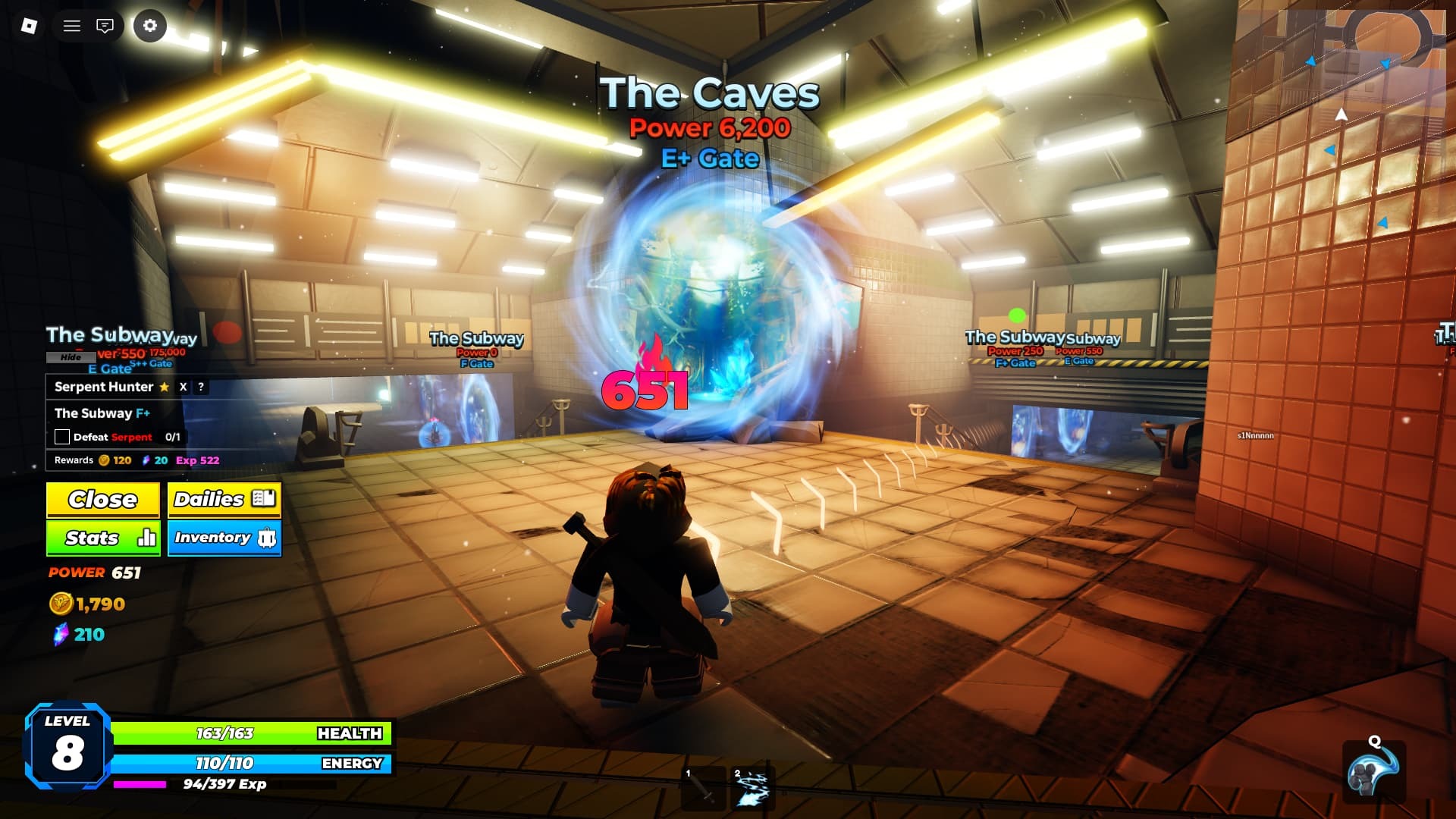Open the Dailies quest list
This screenshot has height=819, width=1456.
click(x=224, y=500)
